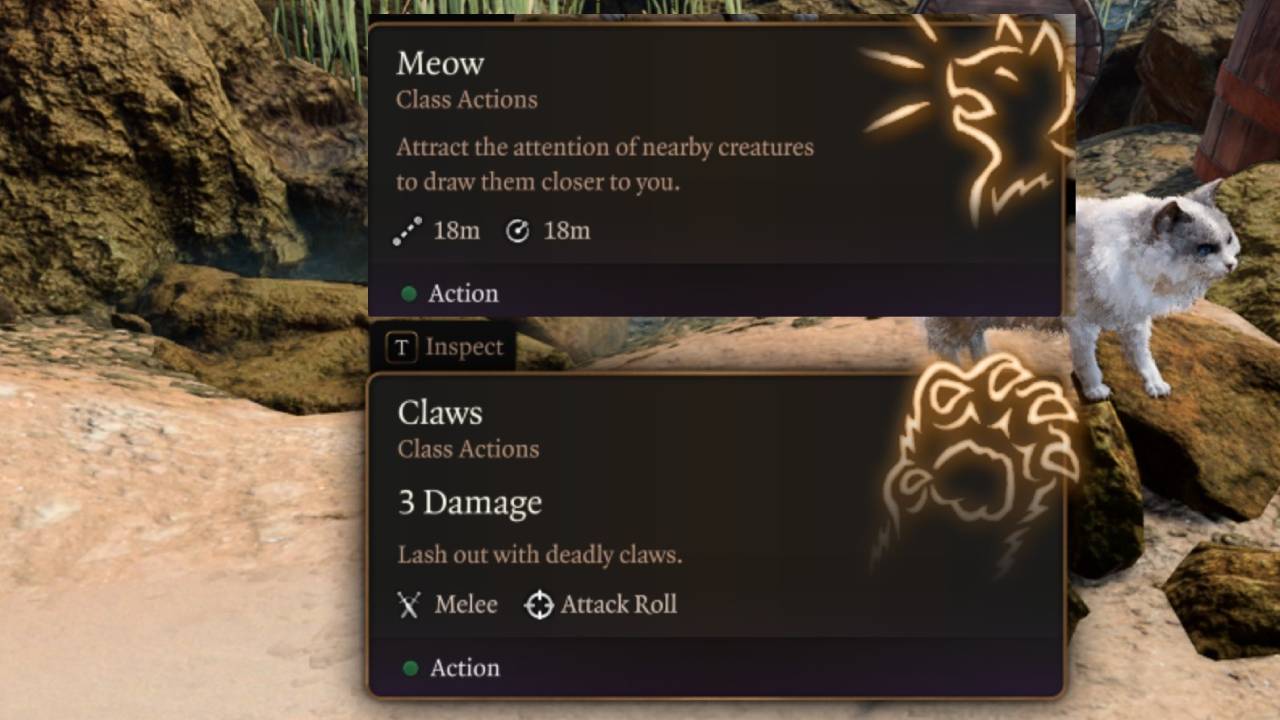
Task: Click the green Action dot under Claws
Action: point(409,669)
